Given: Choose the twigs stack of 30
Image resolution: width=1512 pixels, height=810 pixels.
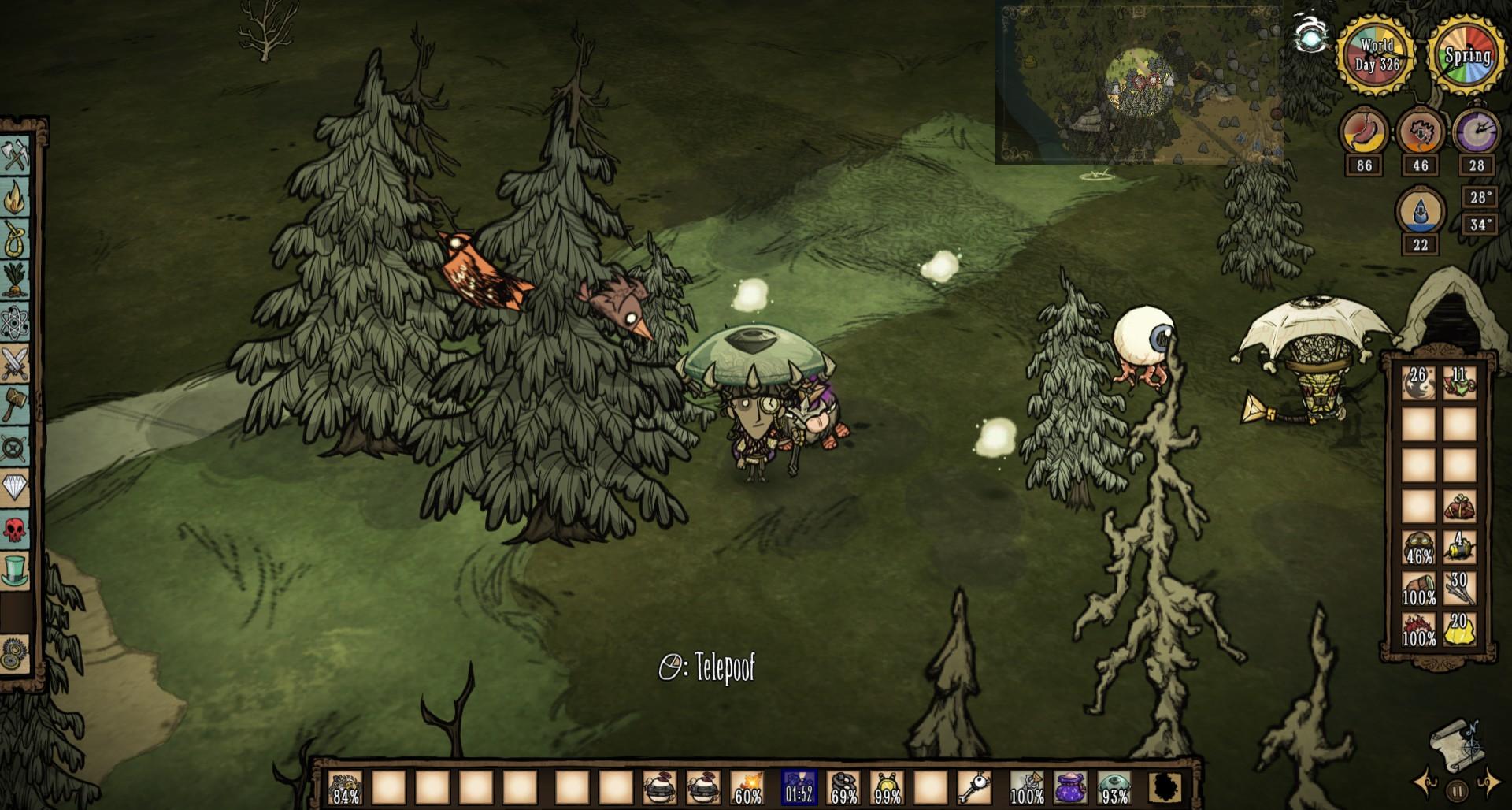Looking at the screenshot, I should pos(1459,589).
